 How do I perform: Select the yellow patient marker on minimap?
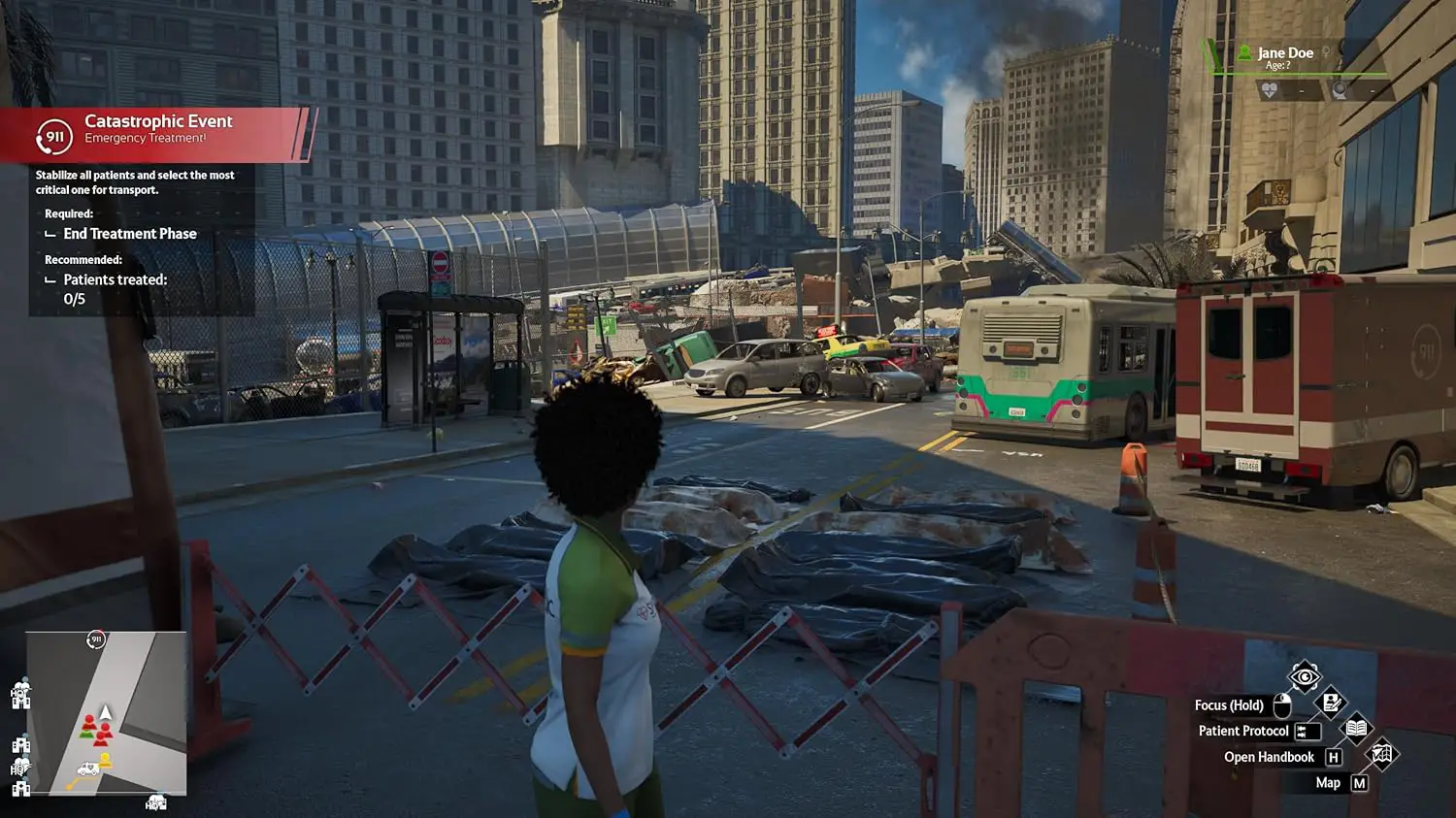click(105, 761)
